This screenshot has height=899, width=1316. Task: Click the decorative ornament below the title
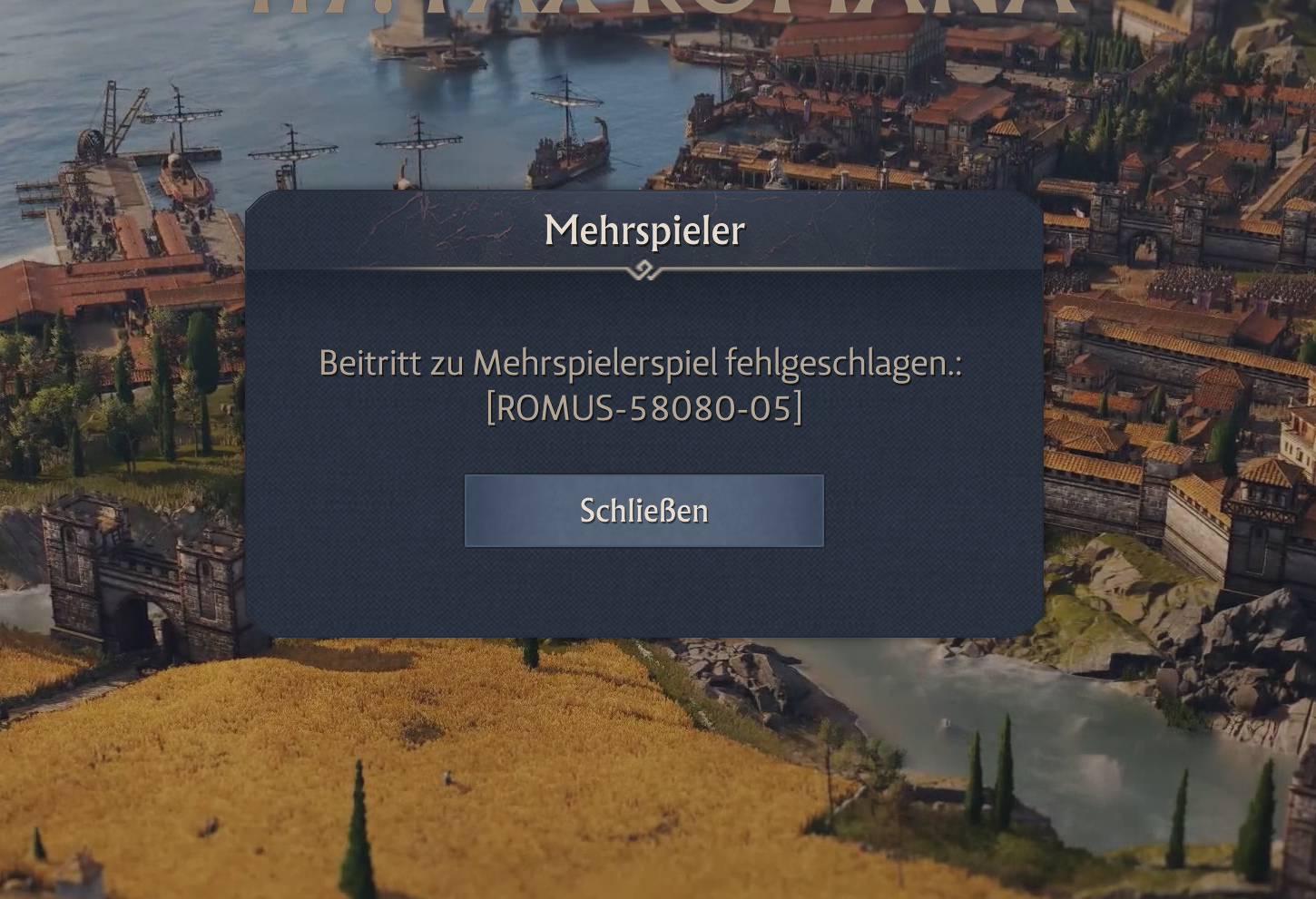[x=644, y=269]
